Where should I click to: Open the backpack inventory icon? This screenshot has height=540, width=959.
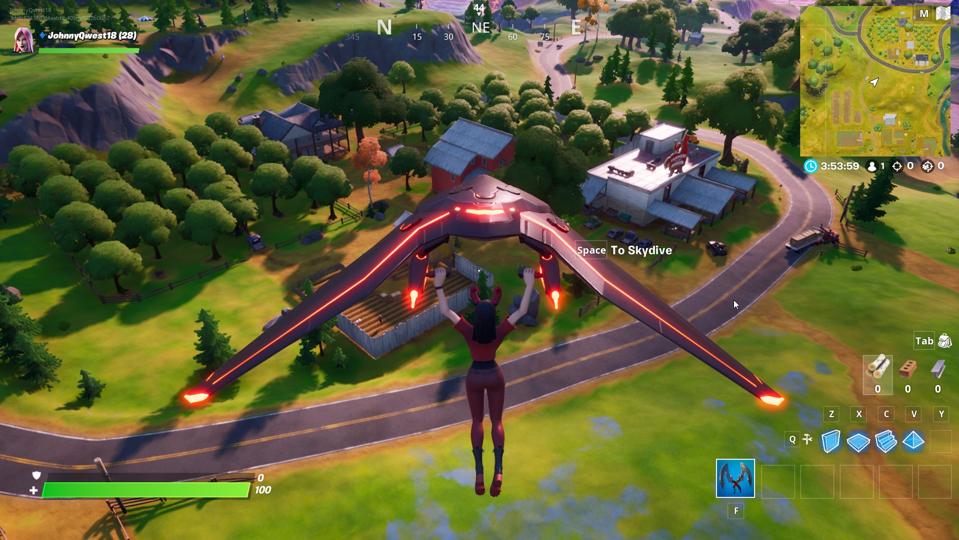click(x=944, y=341)
